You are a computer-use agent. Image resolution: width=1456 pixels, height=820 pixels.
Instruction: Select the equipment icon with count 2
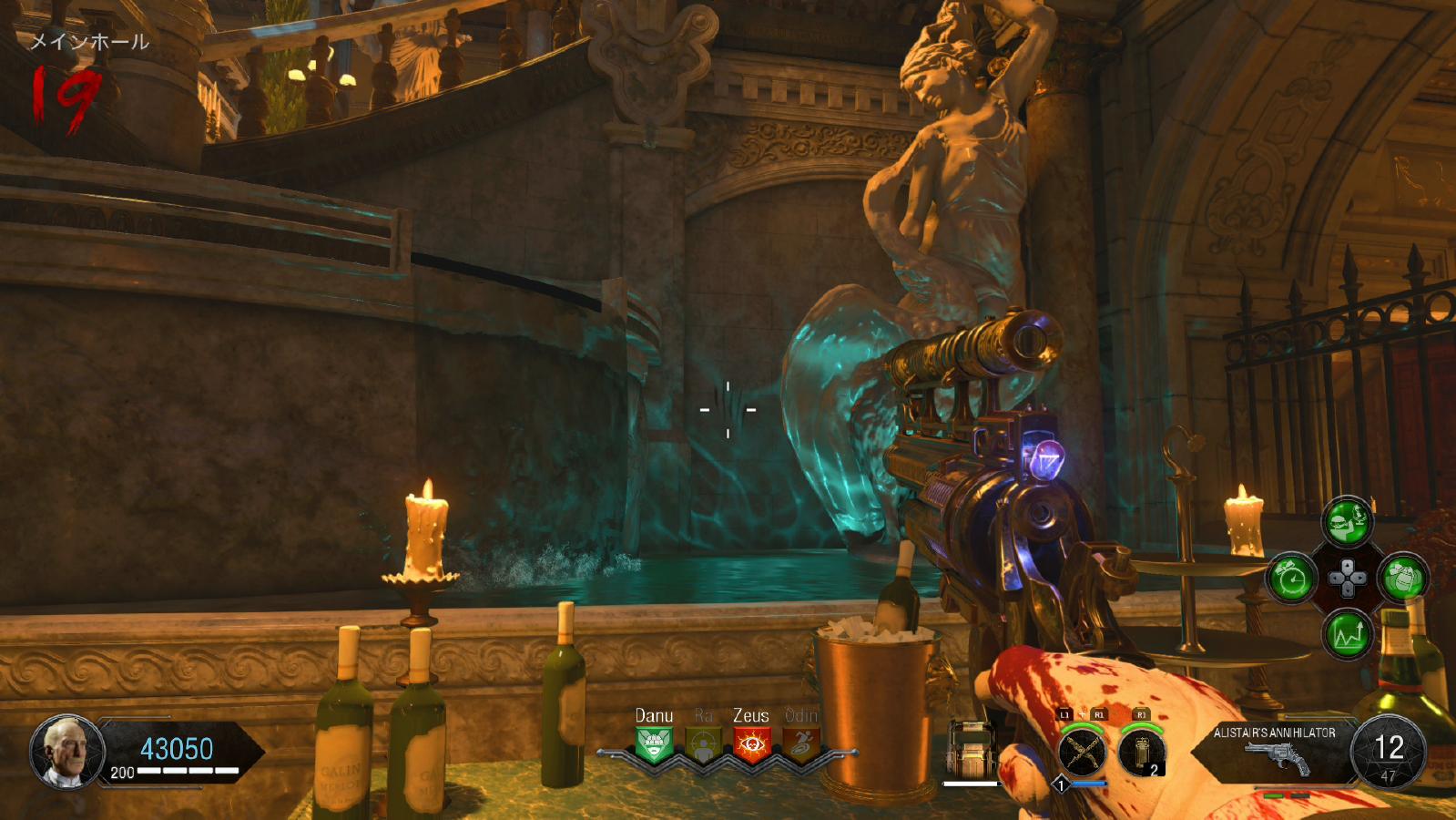tap(1142, 753)
